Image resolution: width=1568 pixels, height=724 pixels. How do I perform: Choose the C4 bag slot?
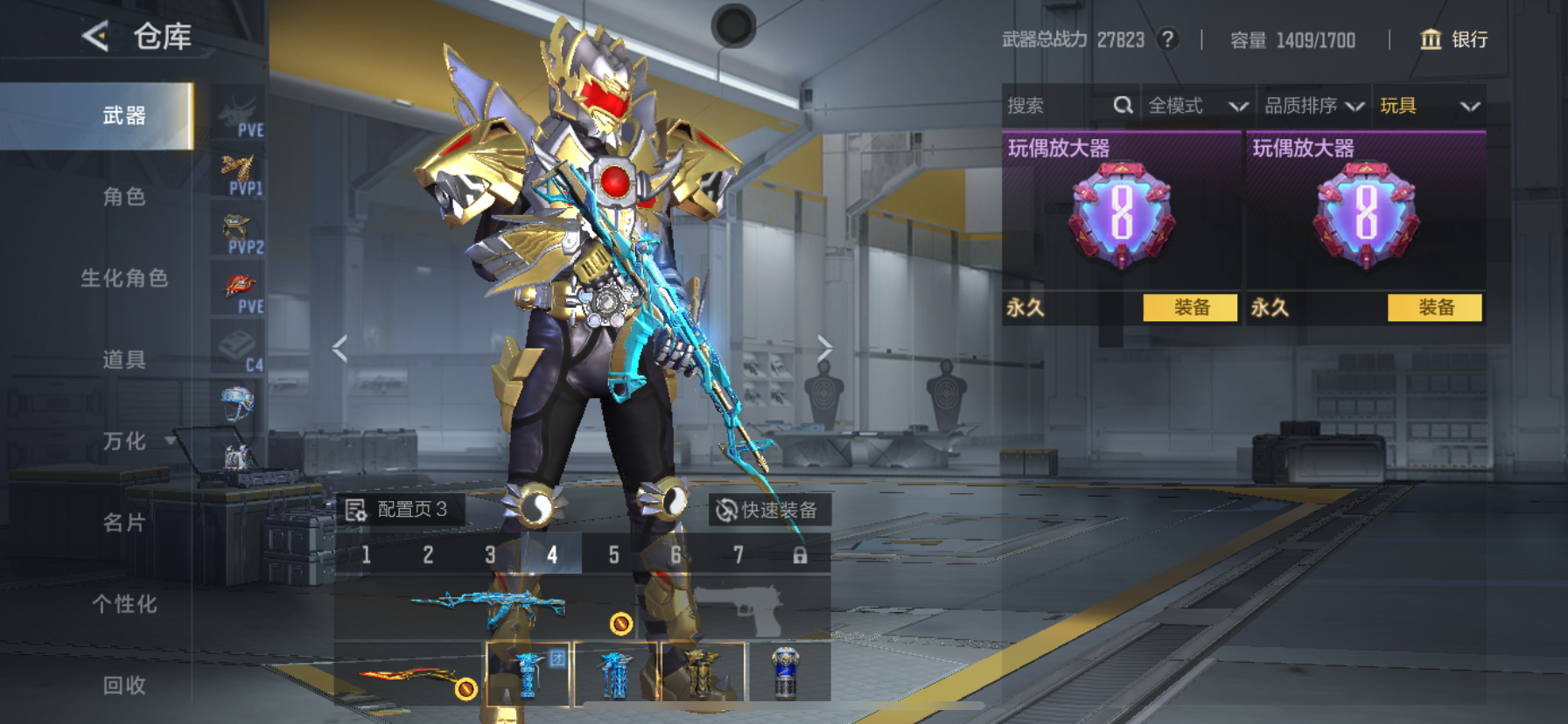point(238,350)
